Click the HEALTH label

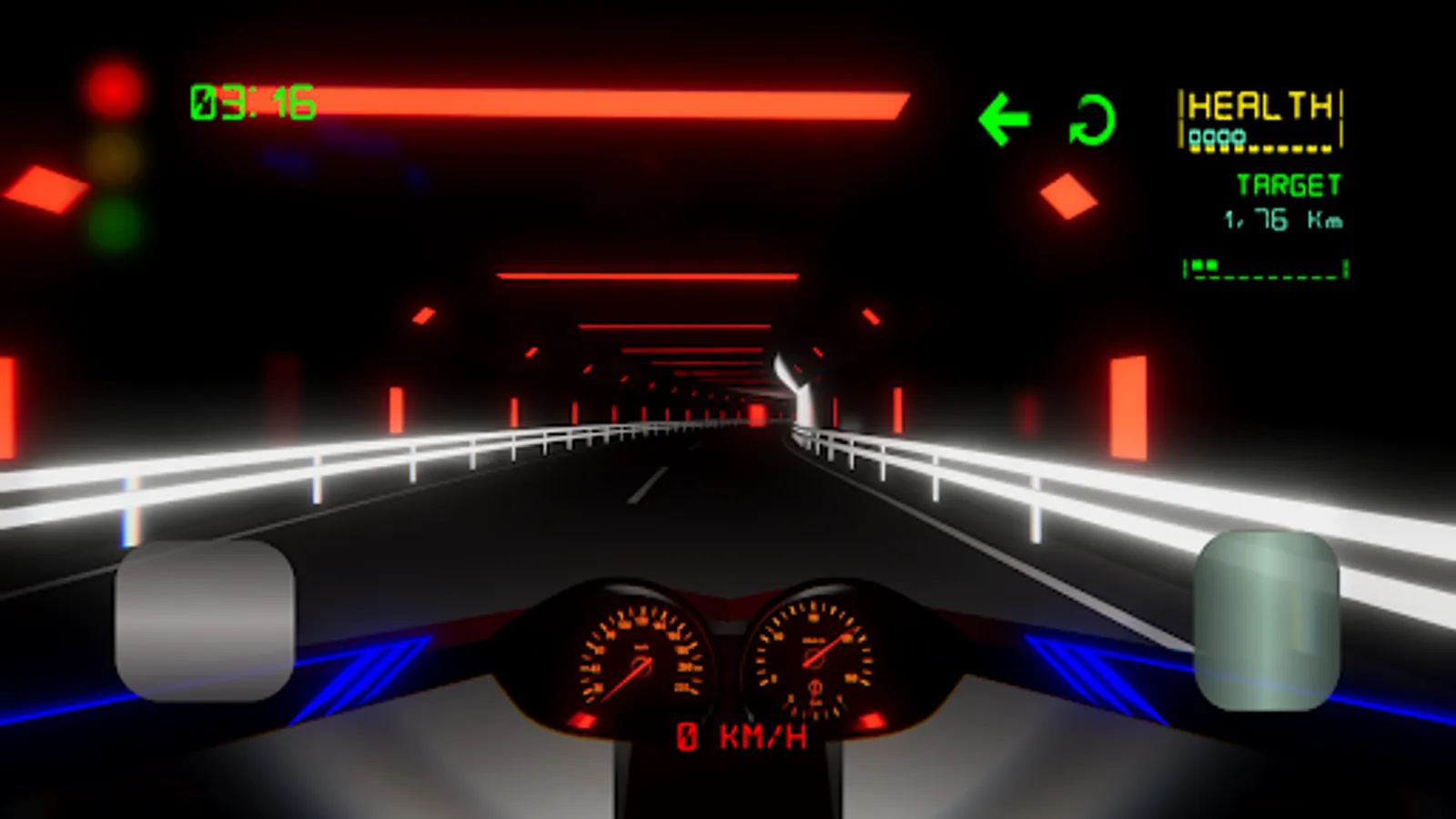[1262, 105]
